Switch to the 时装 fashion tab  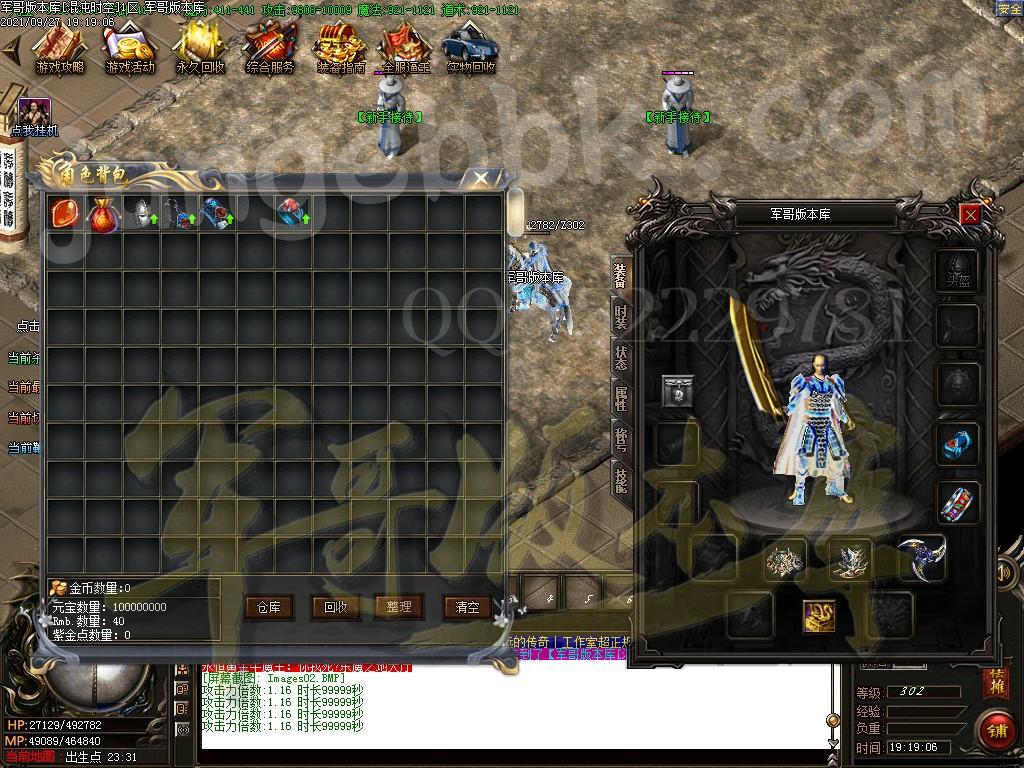pyautogui.click(x=621, y=320)
